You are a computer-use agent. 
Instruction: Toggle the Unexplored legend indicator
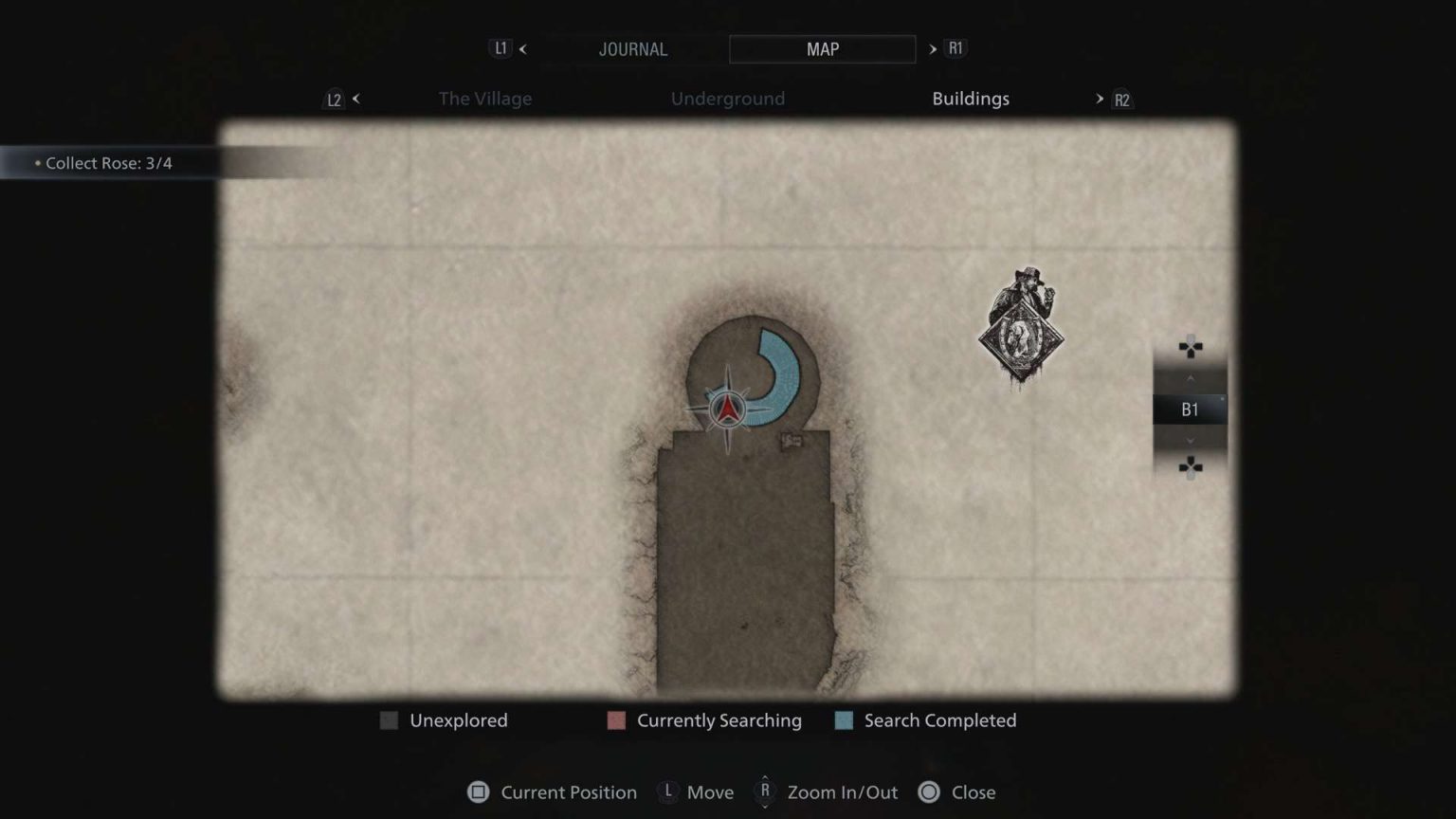point(389,720)
